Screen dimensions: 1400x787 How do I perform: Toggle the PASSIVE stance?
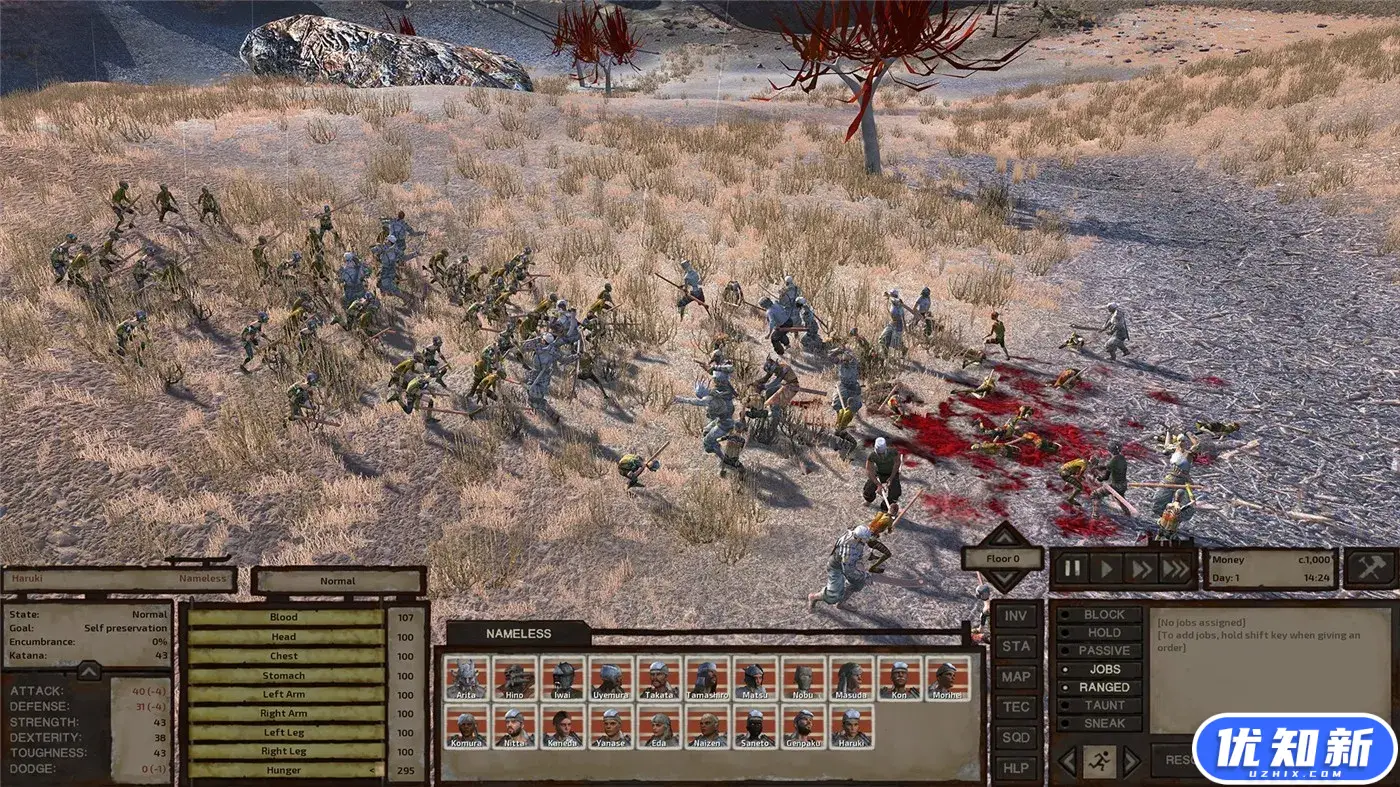[x=1100, y=651]
